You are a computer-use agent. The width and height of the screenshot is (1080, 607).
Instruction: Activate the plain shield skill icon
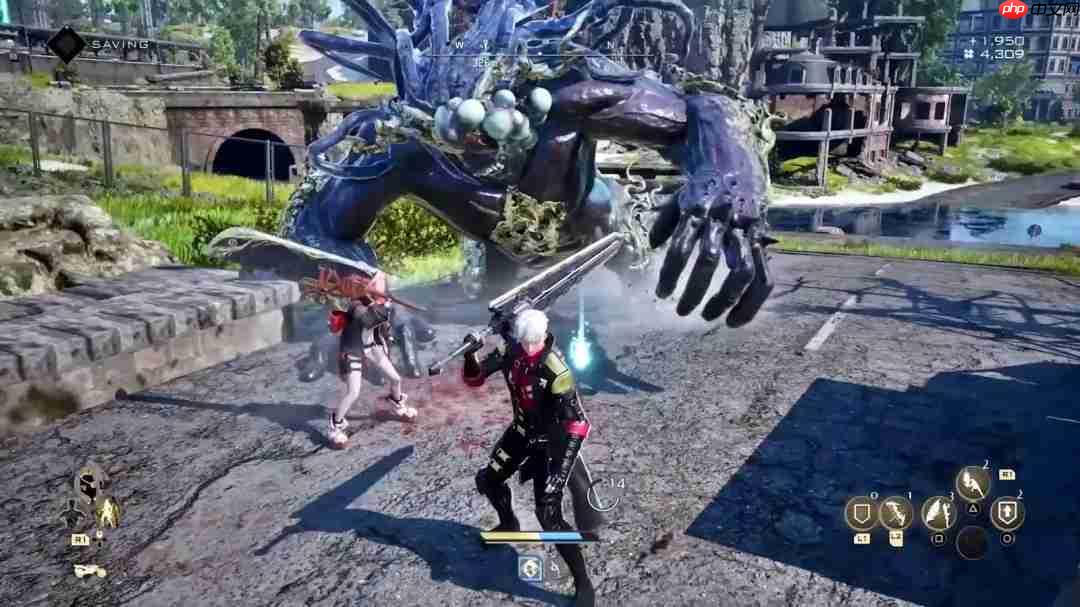pyautogui.click(x=861, y=513)
